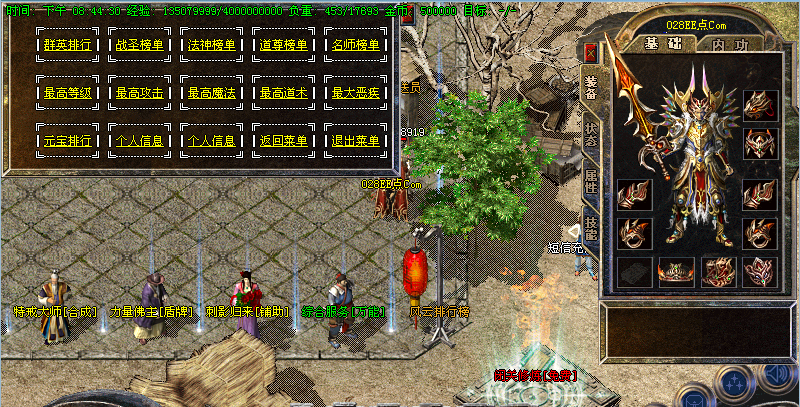This screenshot has height=407, width=800.
Task: Open the 道尊榜单 leaderboard
Action: click(284, 45)
